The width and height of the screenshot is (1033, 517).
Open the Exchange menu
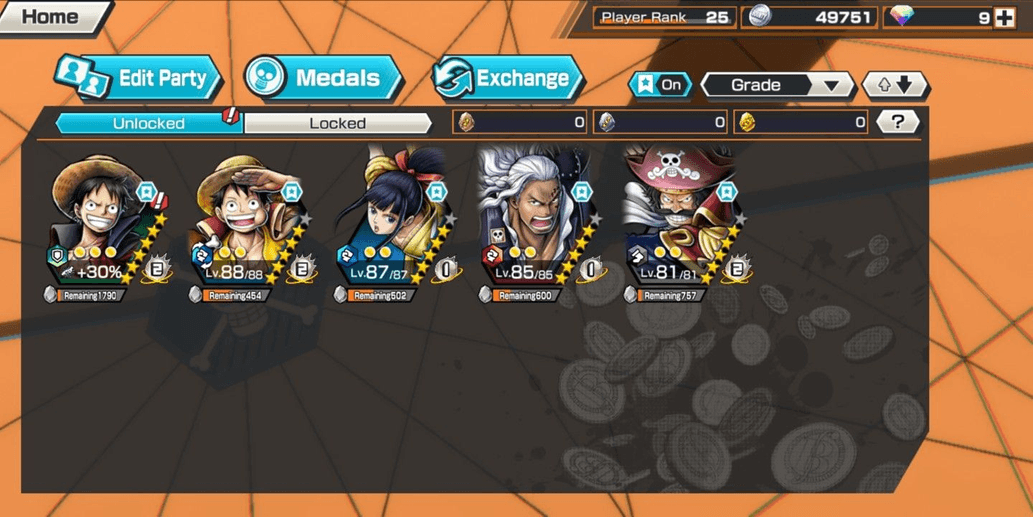tap(507, 78)
